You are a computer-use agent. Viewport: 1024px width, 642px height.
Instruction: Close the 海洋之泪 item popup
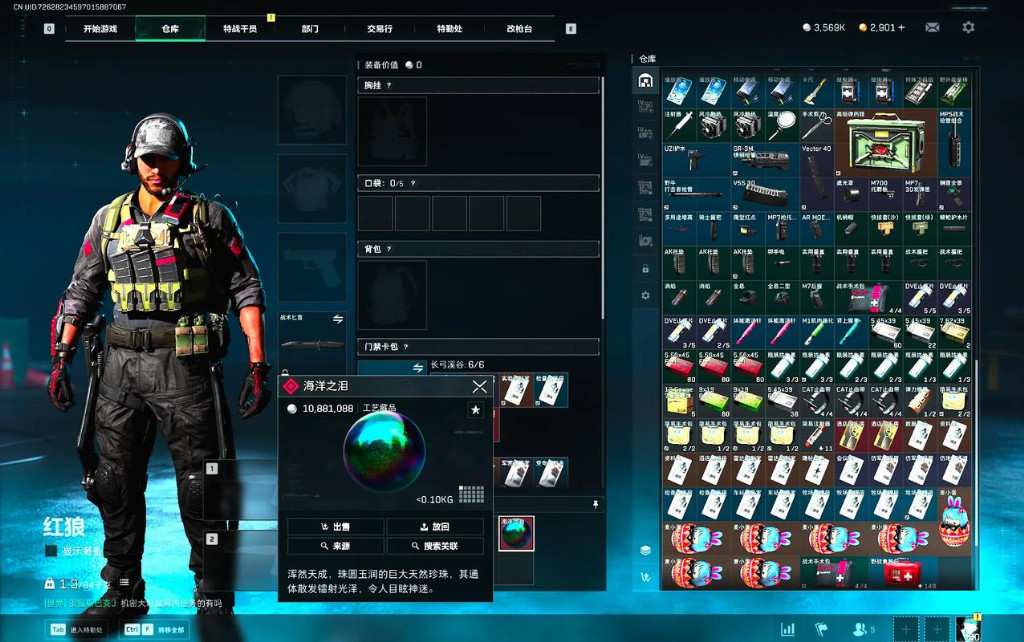480,386
